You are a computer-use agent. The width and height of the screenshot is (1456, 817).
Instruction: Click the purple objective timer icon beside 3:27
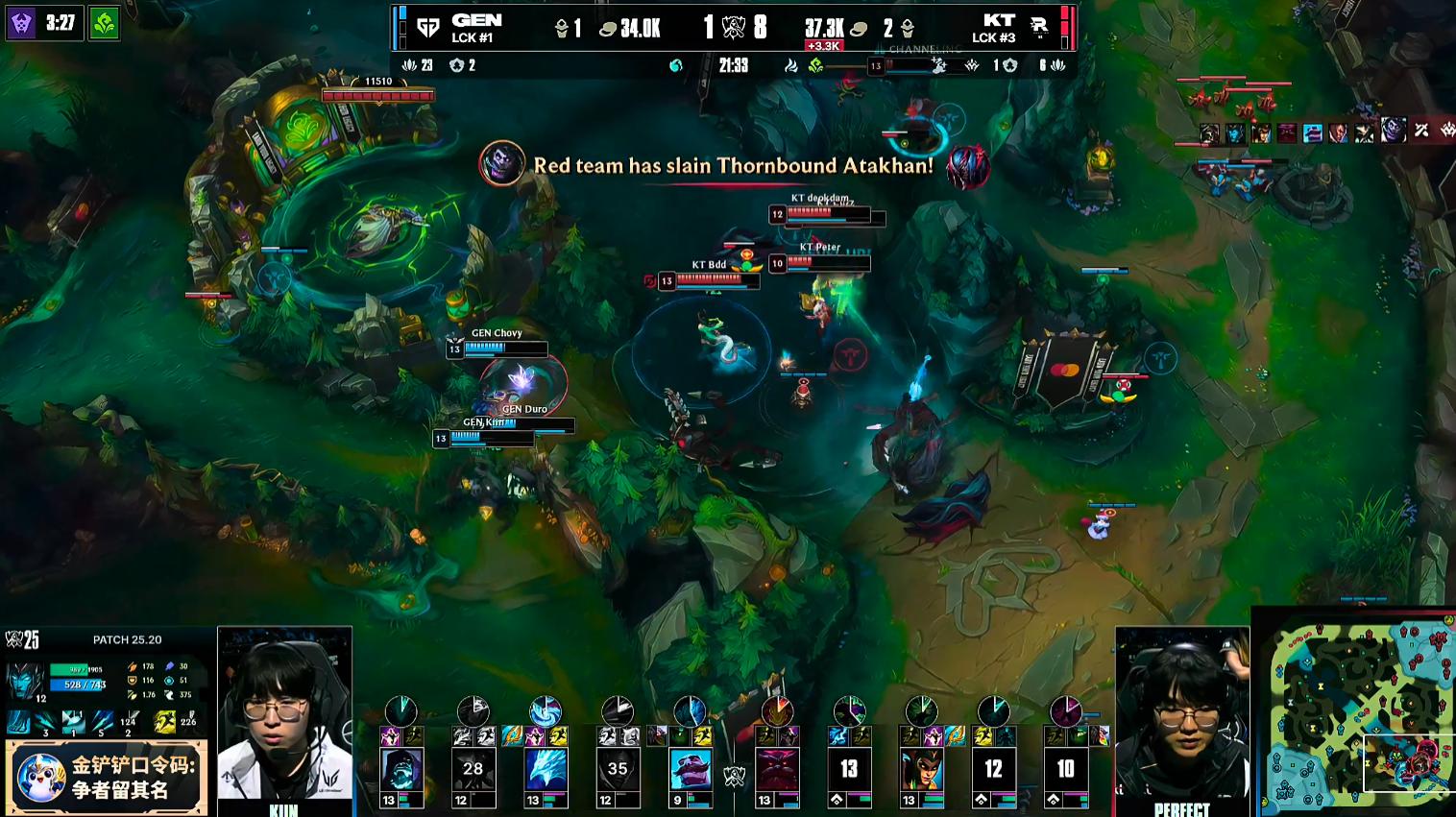point(21,23)
